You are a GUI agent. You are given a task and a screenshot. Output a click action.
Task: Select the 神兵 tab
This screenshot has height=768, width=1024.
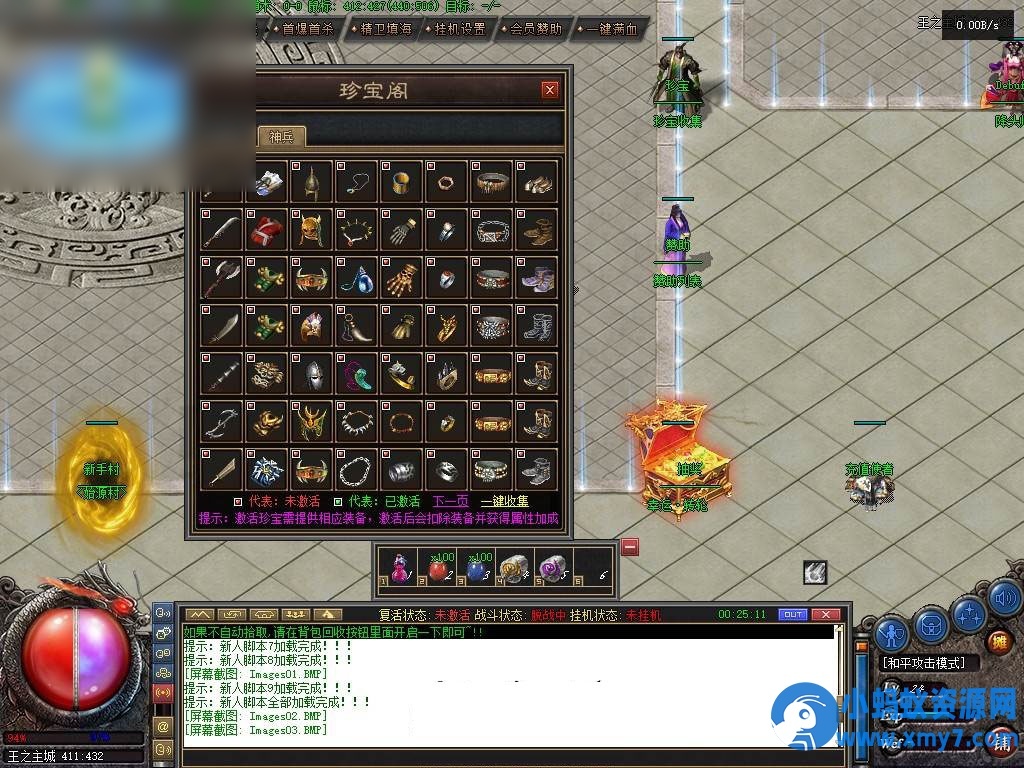click(282, 137)
